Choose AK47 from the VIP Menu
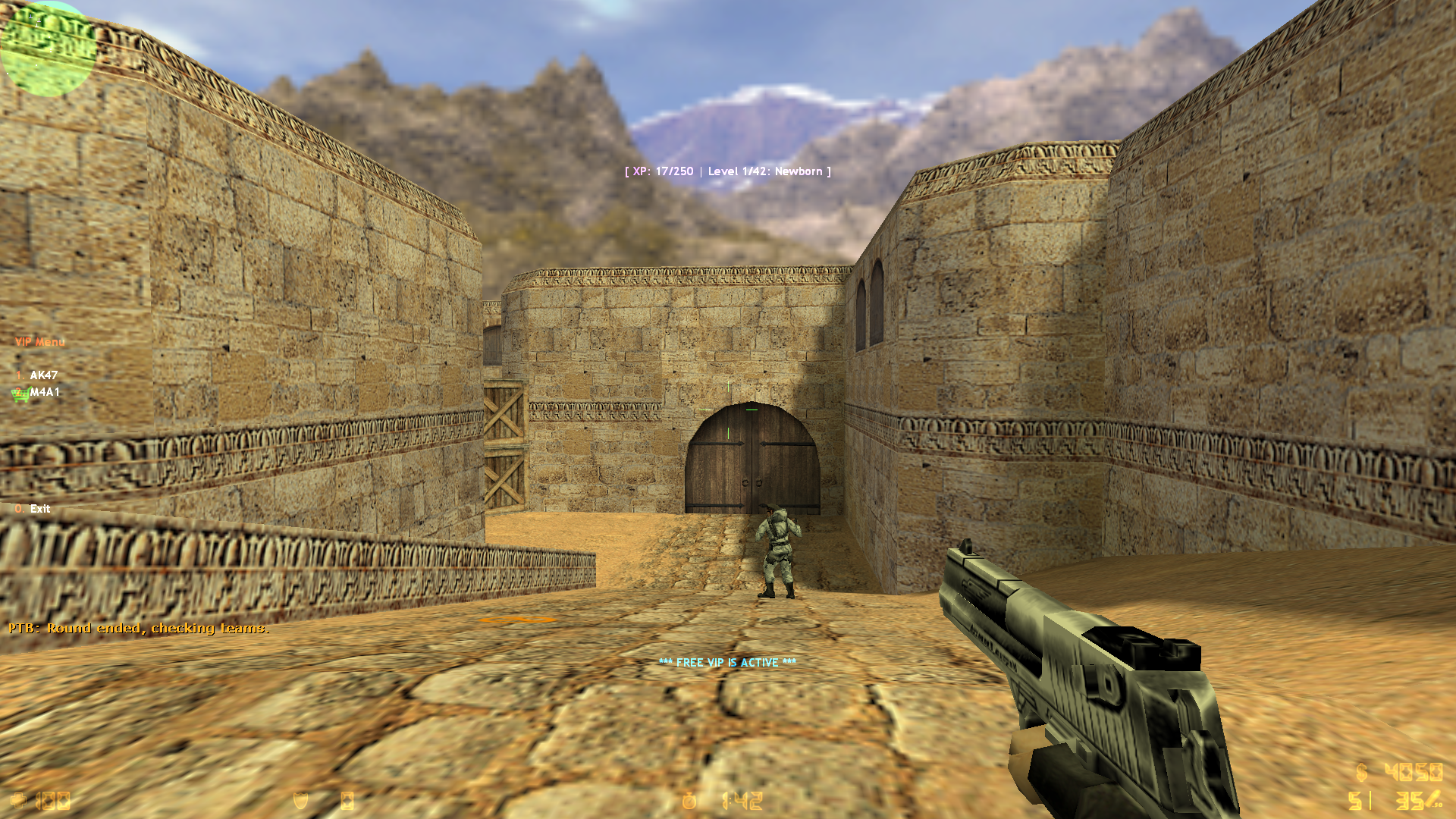The width and height of the screenshot is (1456, 819). click(43, 375)
